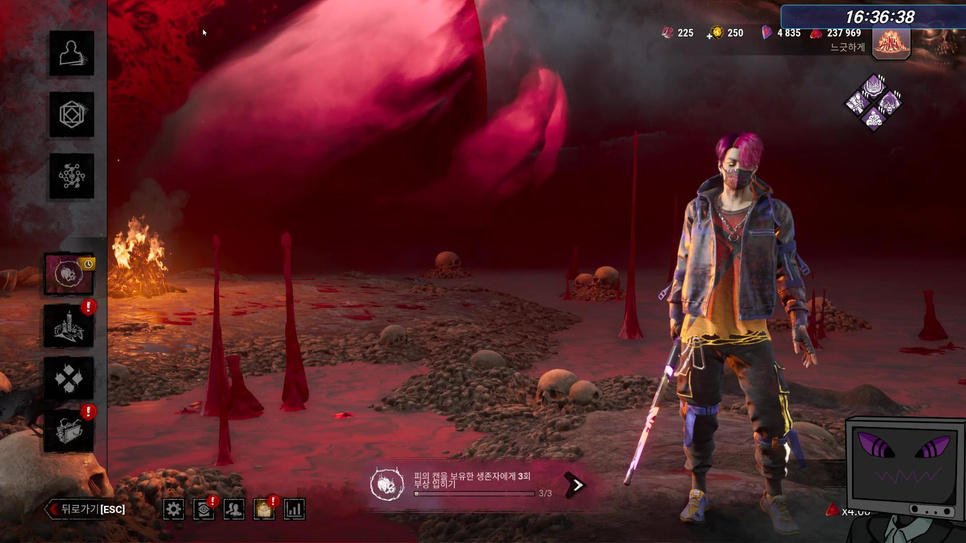The width and height of the screenshot is (966, 543).
Task: Click the eye icon with alert badge
Action: click(204, 509)
